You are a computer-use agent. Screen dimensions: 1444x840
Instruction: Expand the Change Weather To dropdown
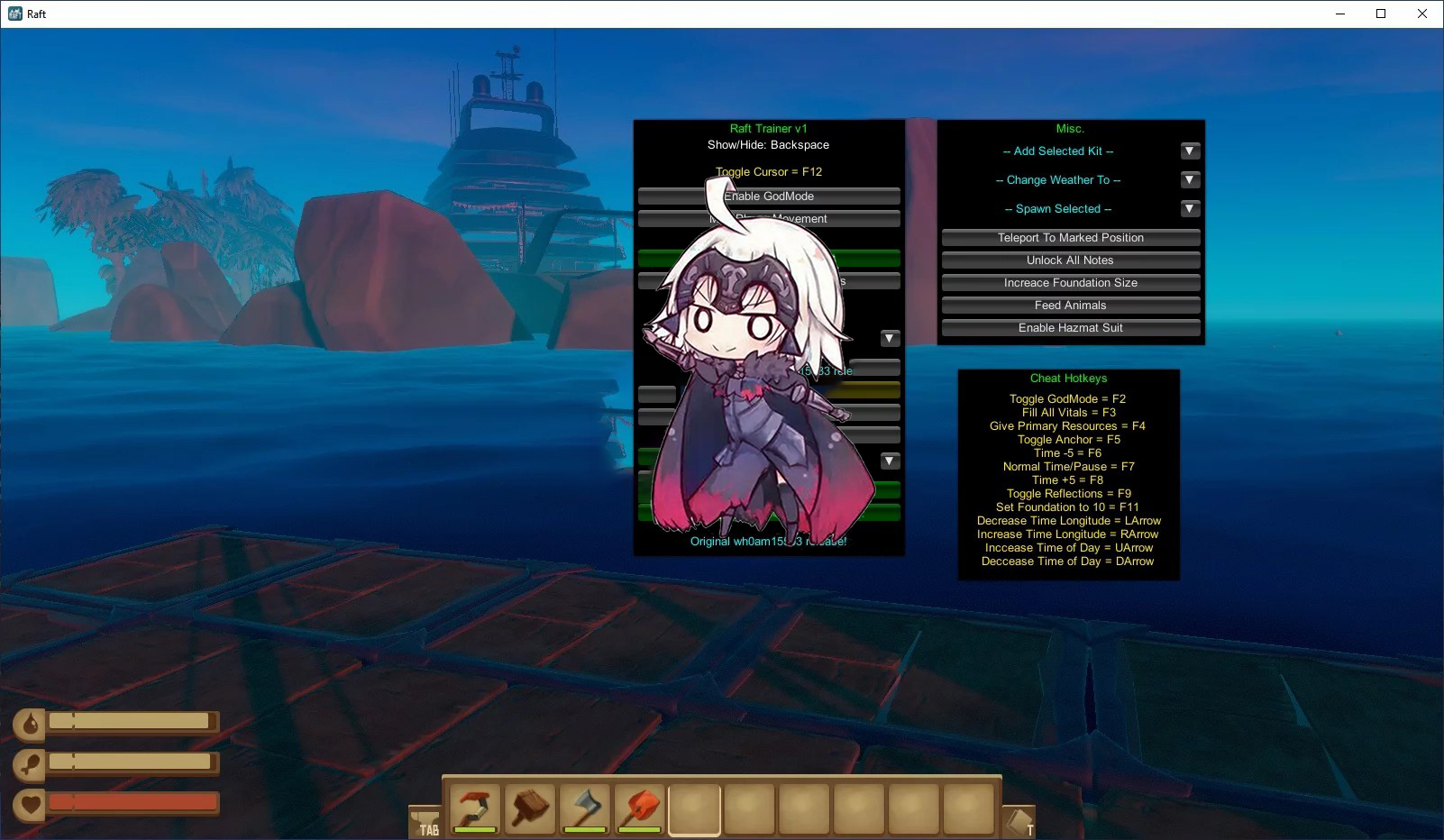pyautogui.click(x=1190, y=180)
